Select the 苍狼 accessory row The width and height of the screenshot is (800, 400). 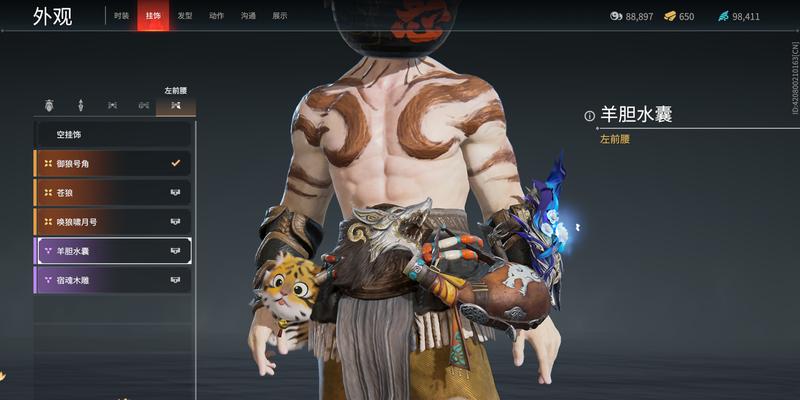tap(112, 192)
